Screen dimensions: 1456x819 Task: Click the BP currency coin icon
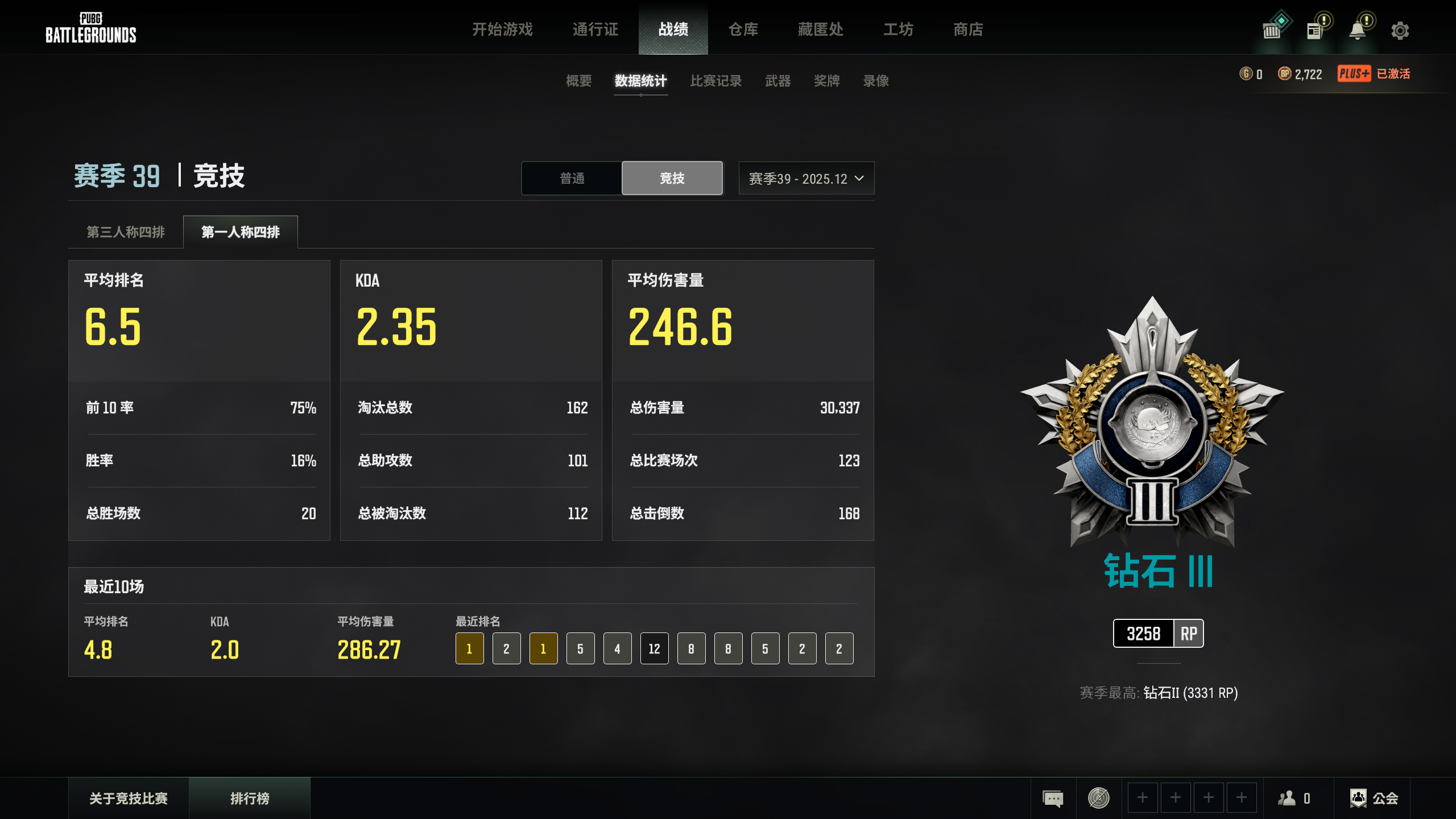tap(1285, 73)
